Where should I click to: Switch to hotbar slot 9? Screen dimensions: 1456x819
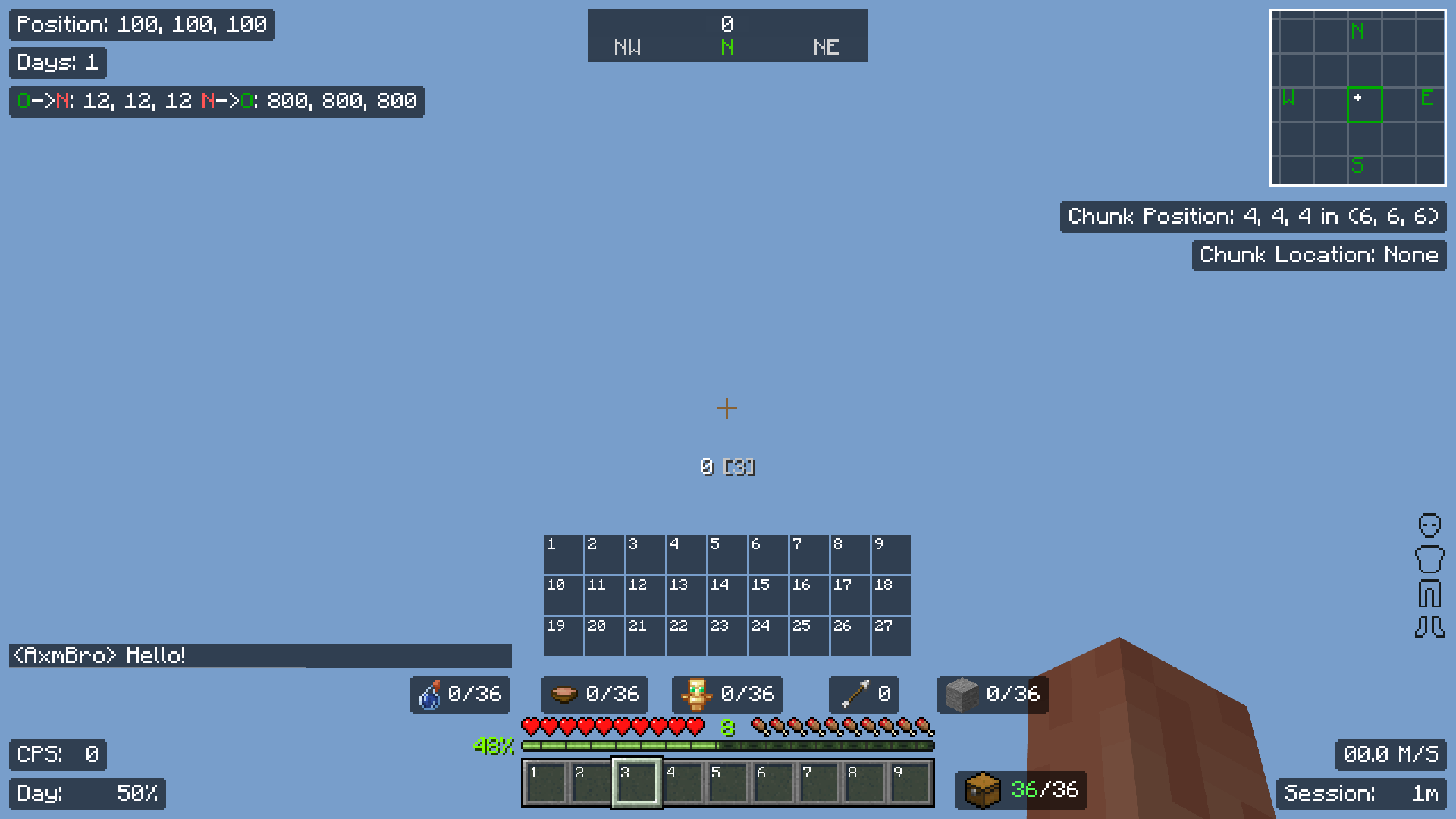pos(909,783)
